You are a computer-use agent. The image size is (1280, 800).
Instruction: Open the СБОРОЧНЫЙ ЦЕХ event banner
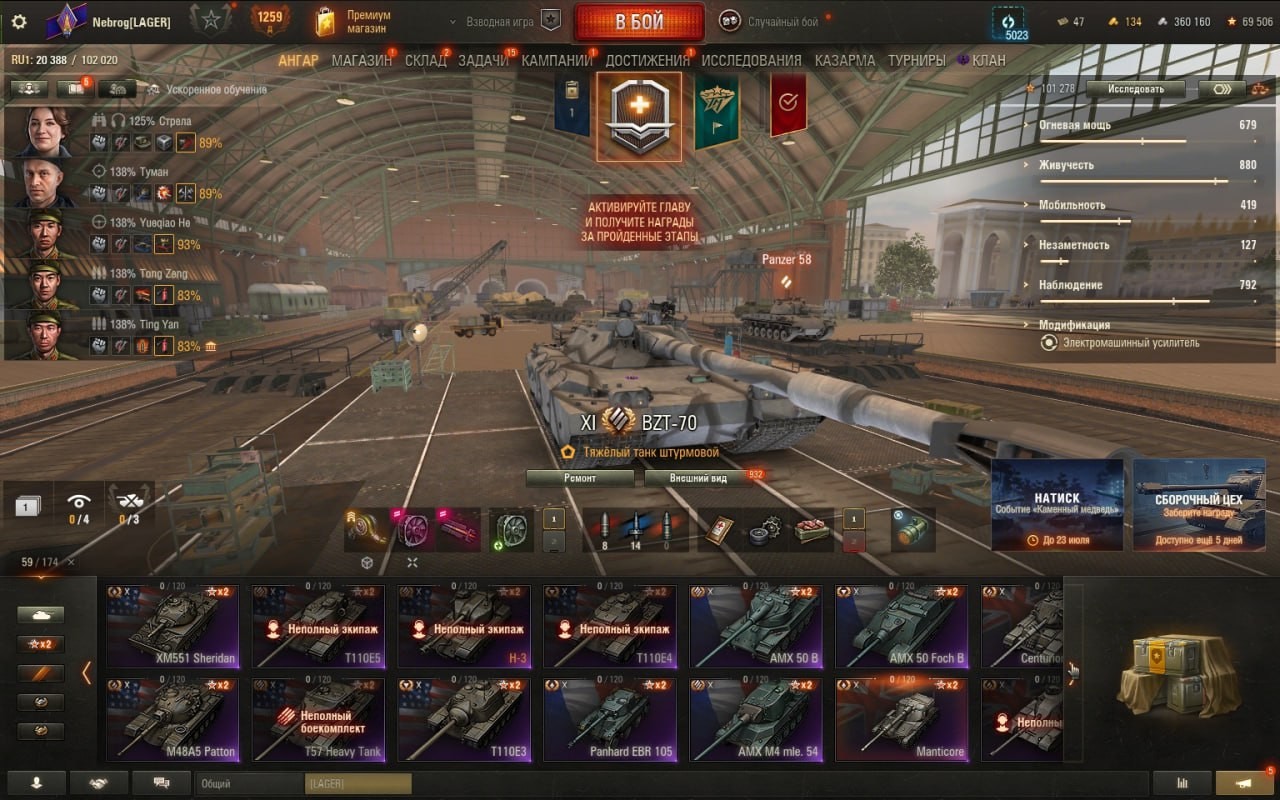pyautogui.click(x=1197, y=505)
